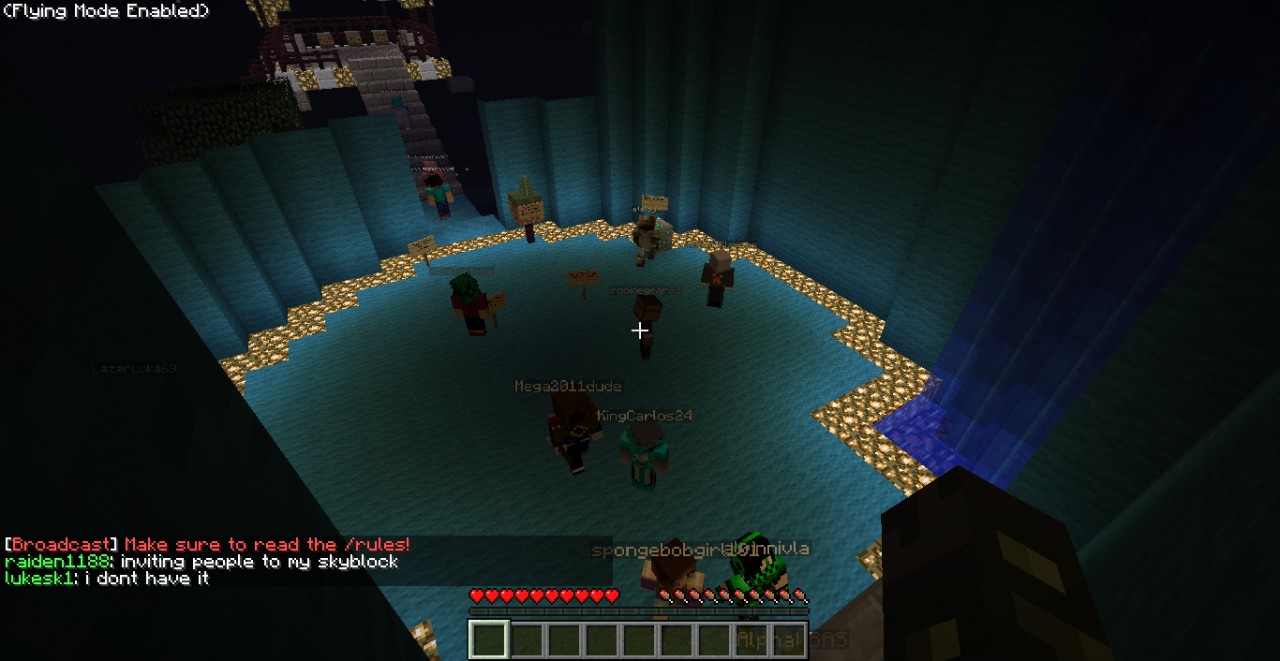The width and height of the screenshot is (1280, 661).
Task: Click raiden1188's skyblock chat message
Action: (201, 562)
